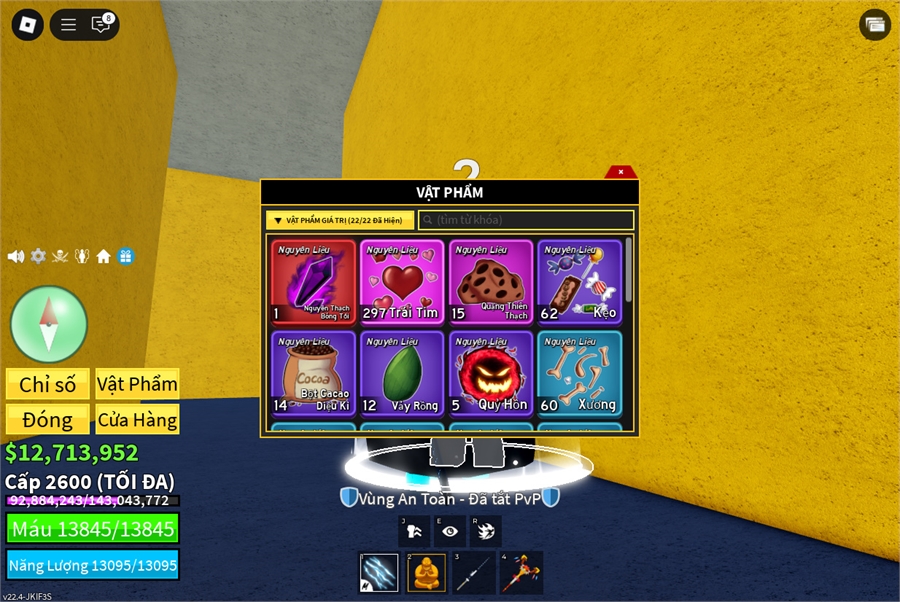900x602 pixels.
Task: Choose the Kẹo candy item slot
Action: pyautogui.click(x=579, y=282)
